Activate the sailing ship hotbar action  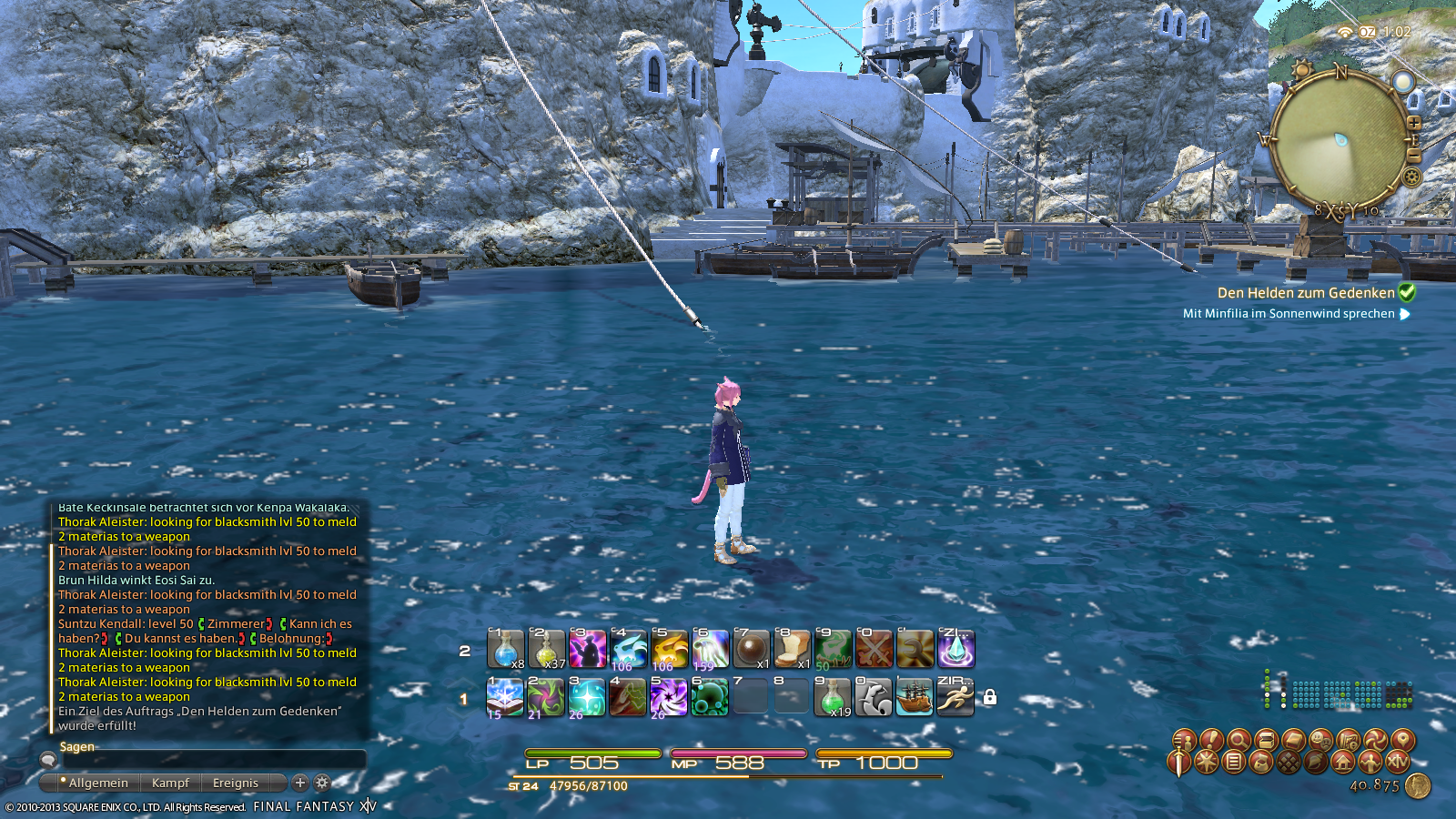[x=915, y=697]
